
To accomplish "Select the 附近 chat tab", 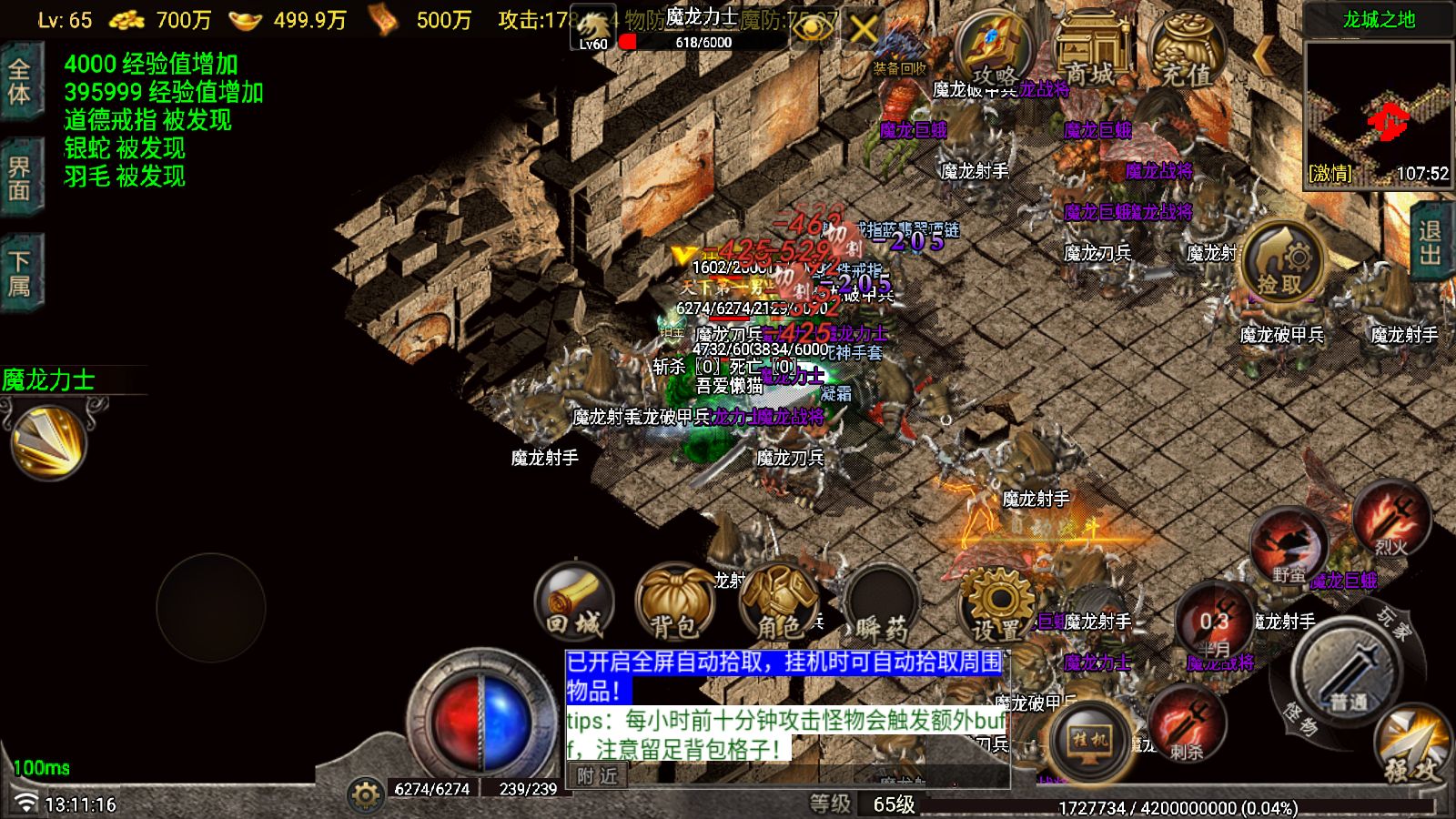I will [x=597, y=775].
